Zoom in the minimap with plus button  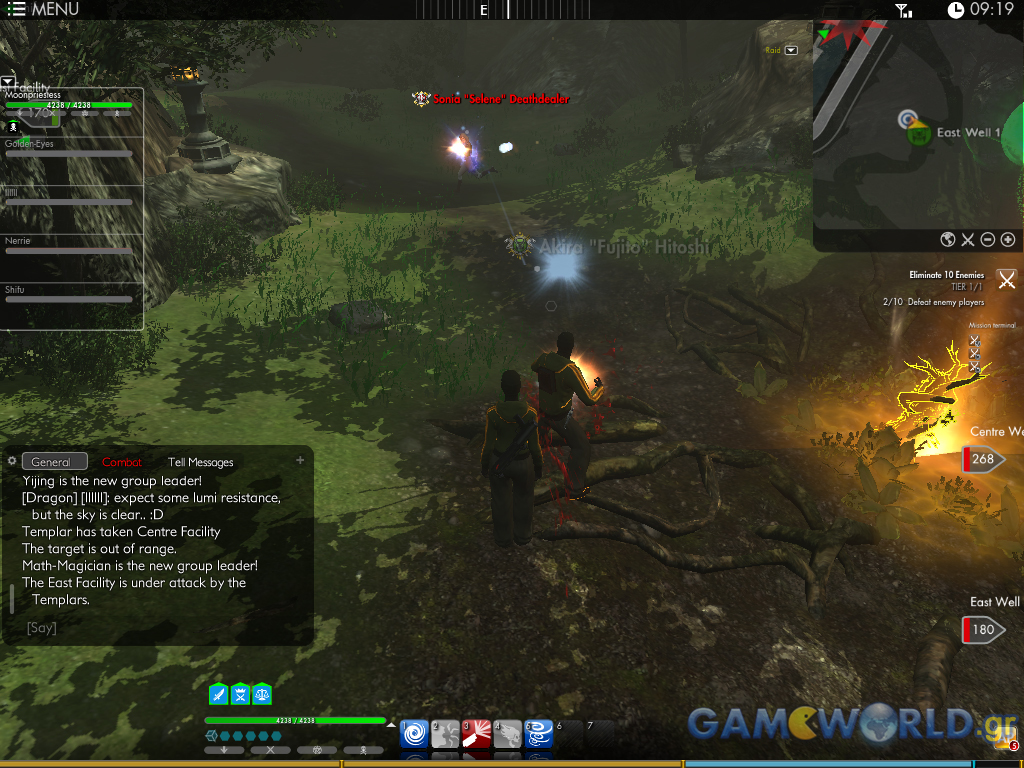click(x=1007, y=239)
